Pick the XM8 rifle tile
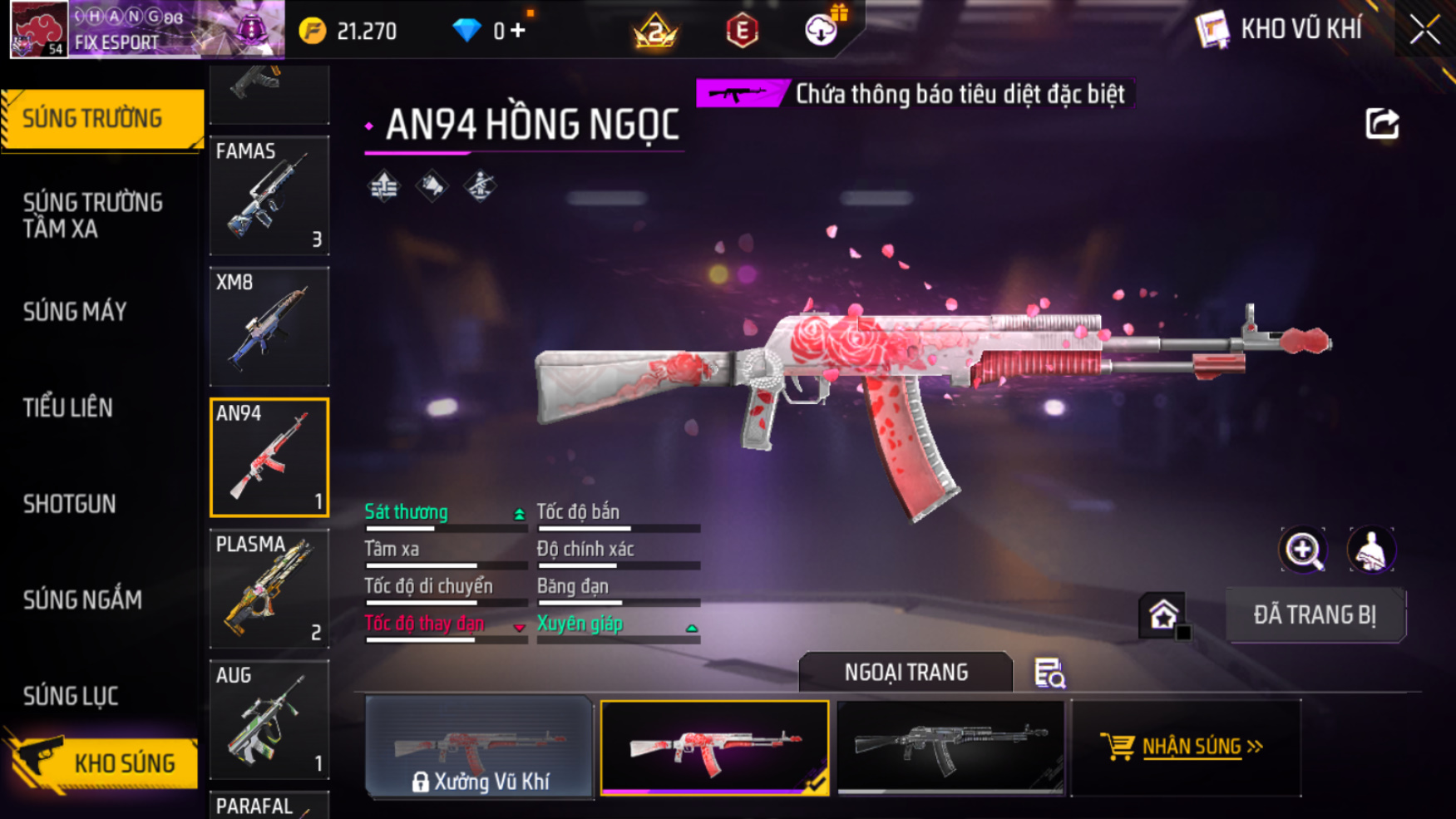 [269, 326]
